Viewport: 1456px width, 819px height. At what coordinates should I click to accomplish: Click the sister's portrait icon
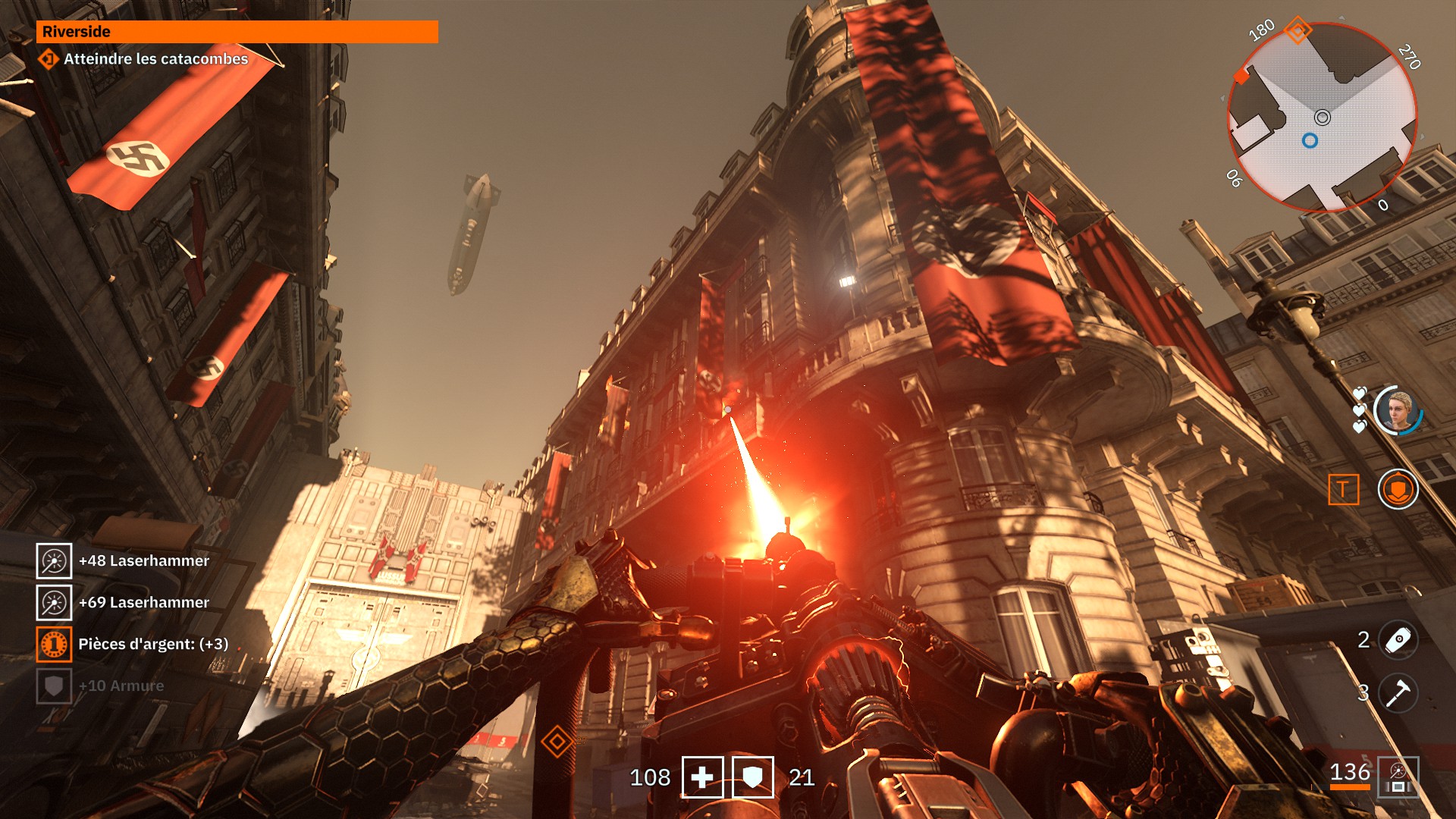click(x=1398, y=410)
